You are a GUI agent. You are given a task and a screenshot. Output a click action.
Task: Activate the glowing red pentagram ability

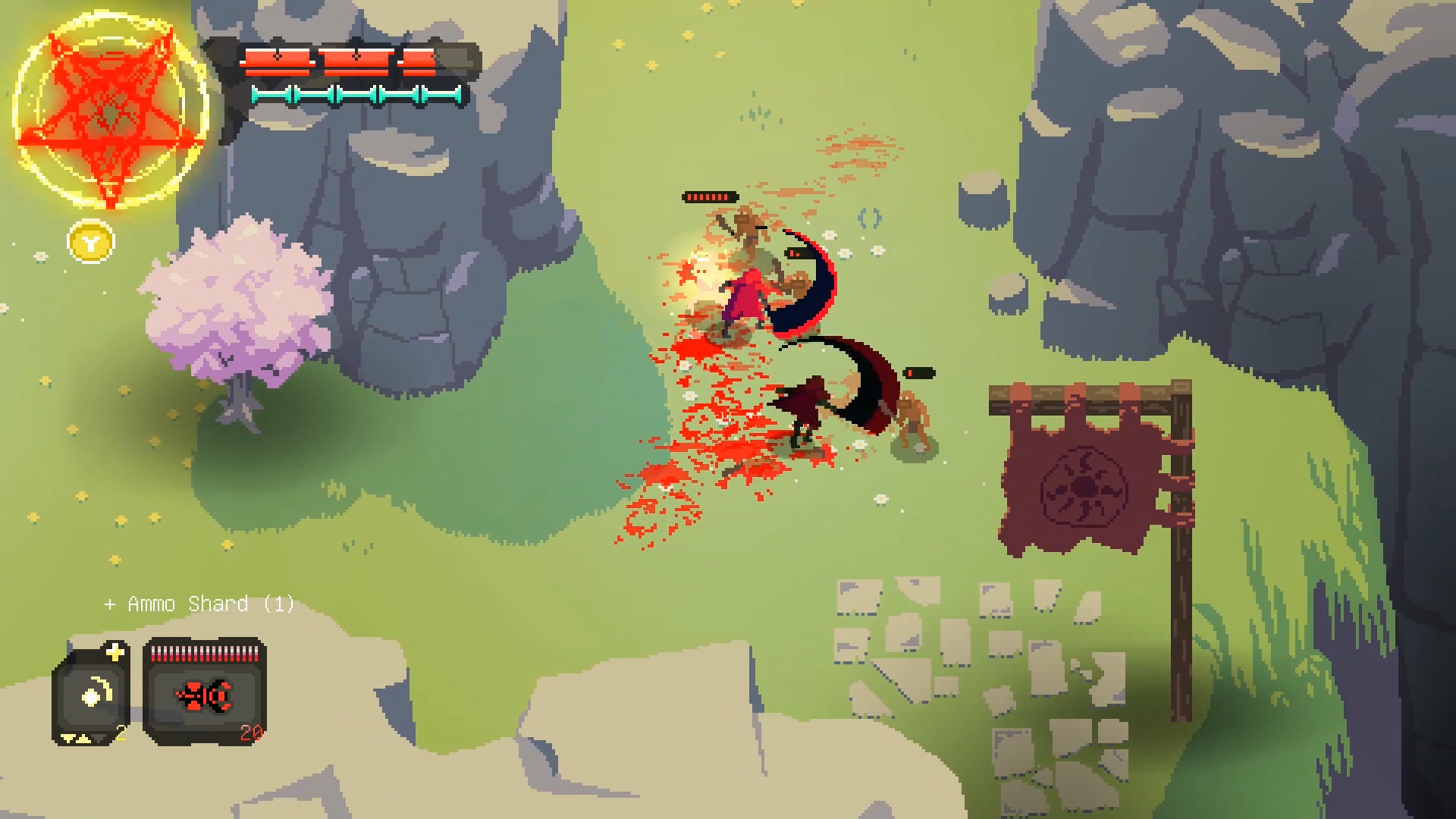point(111,114)
